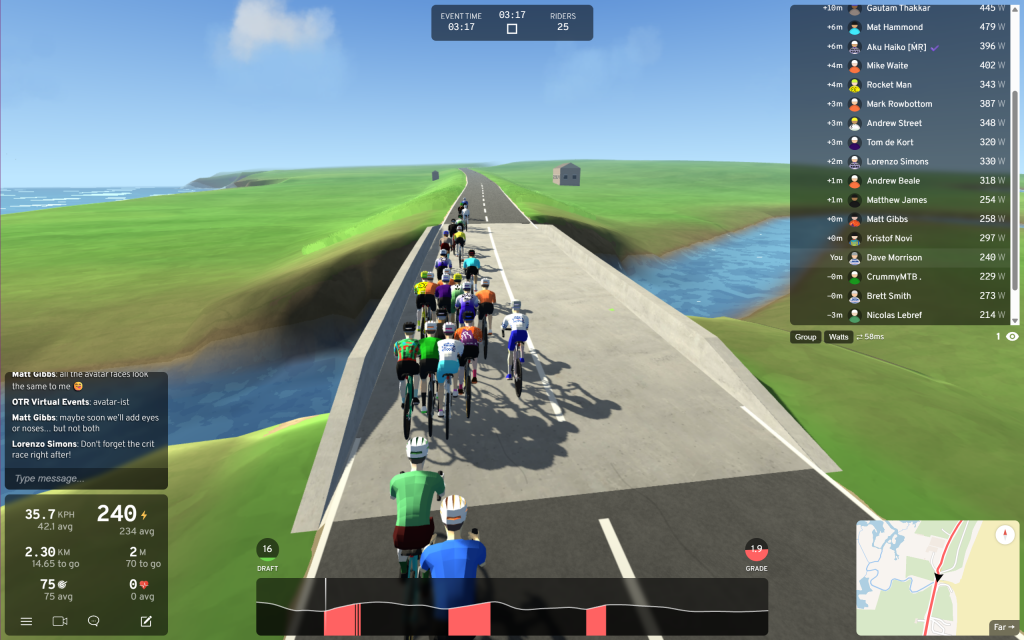The height and width of the screenshot is (640, 1024).
Task: Toggle the Watts display button
Action: [x=838, y=337]
